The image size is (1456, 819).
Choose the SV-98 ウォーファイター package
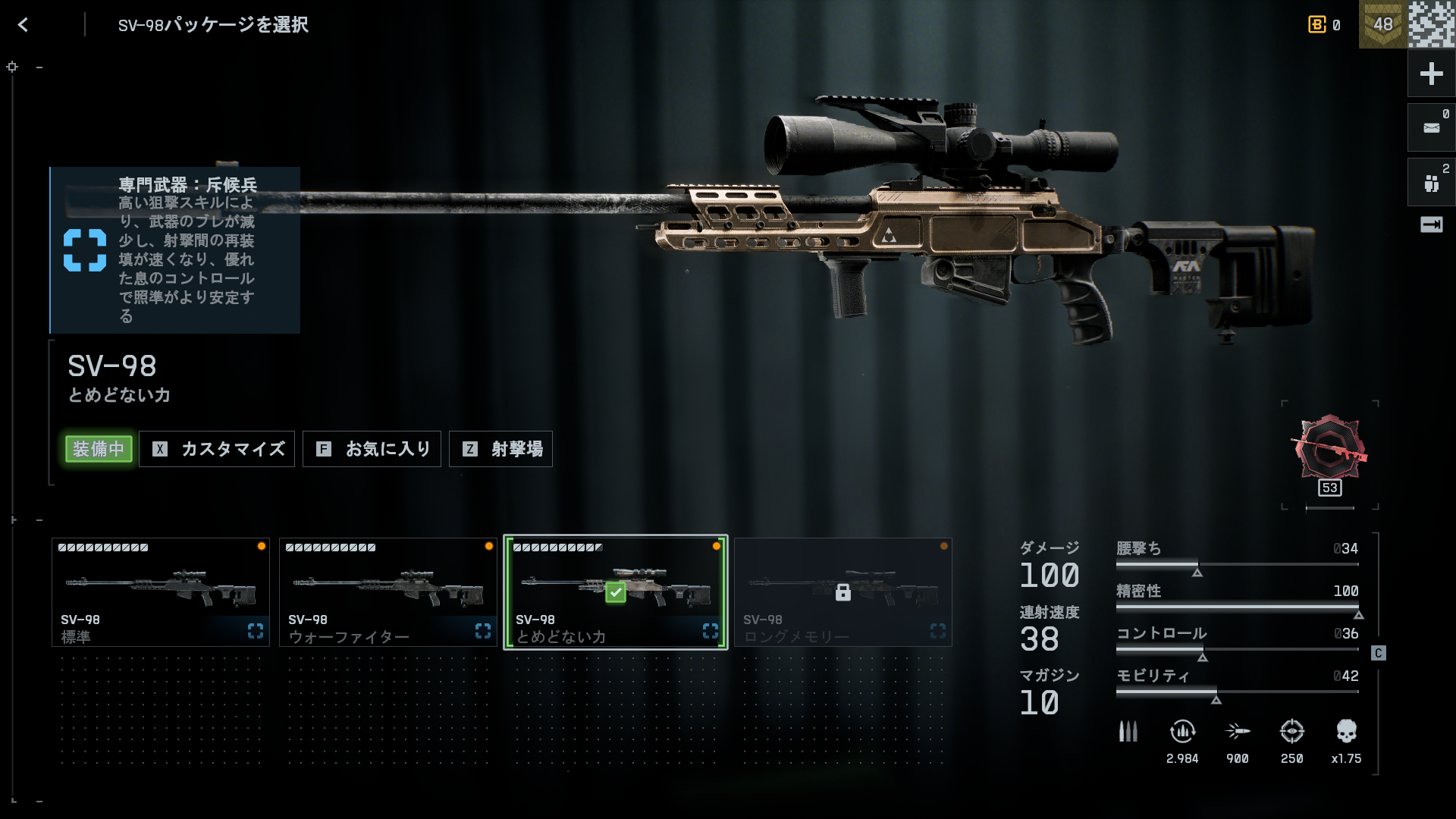pos(388,592)
